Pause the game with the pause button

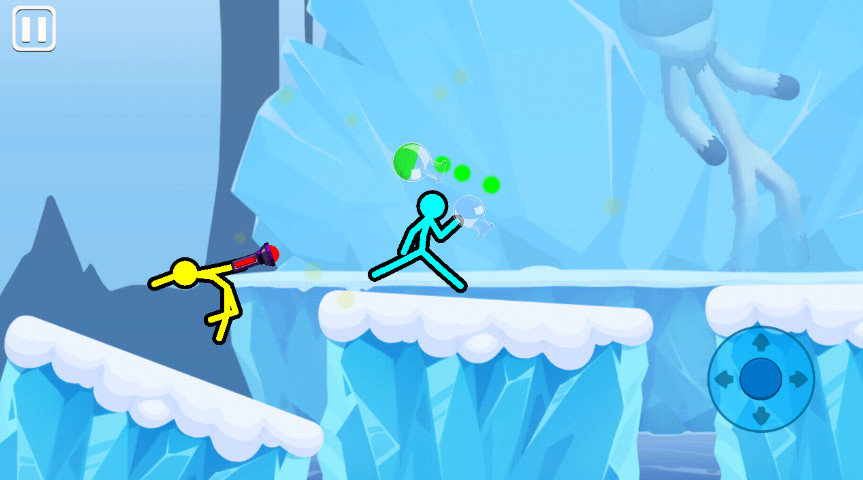(x=33, y=29)
